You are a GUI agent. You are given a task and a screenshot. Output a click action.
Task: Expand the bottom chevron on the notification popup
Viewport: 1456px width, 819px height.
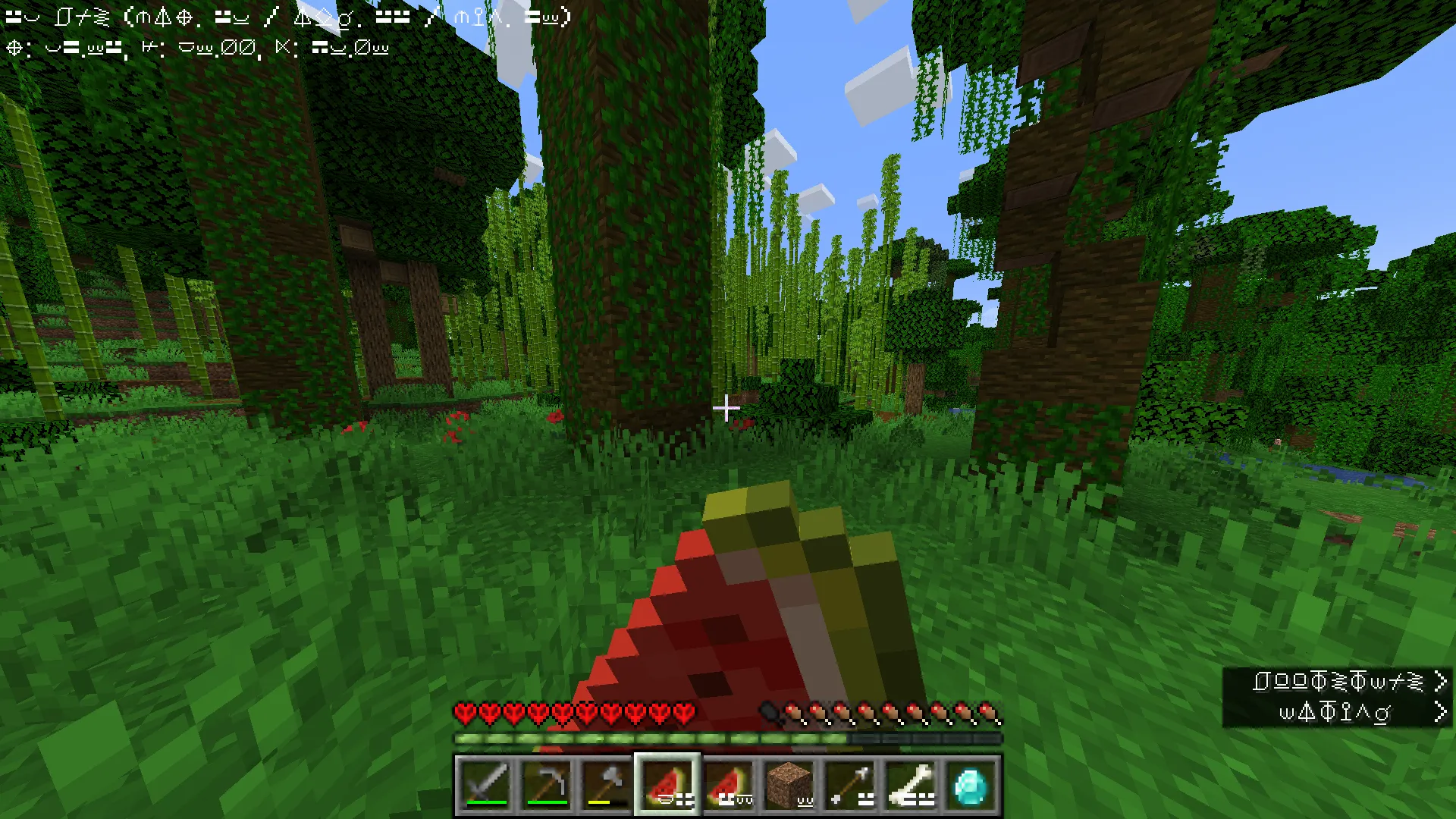coord(1442,711)
